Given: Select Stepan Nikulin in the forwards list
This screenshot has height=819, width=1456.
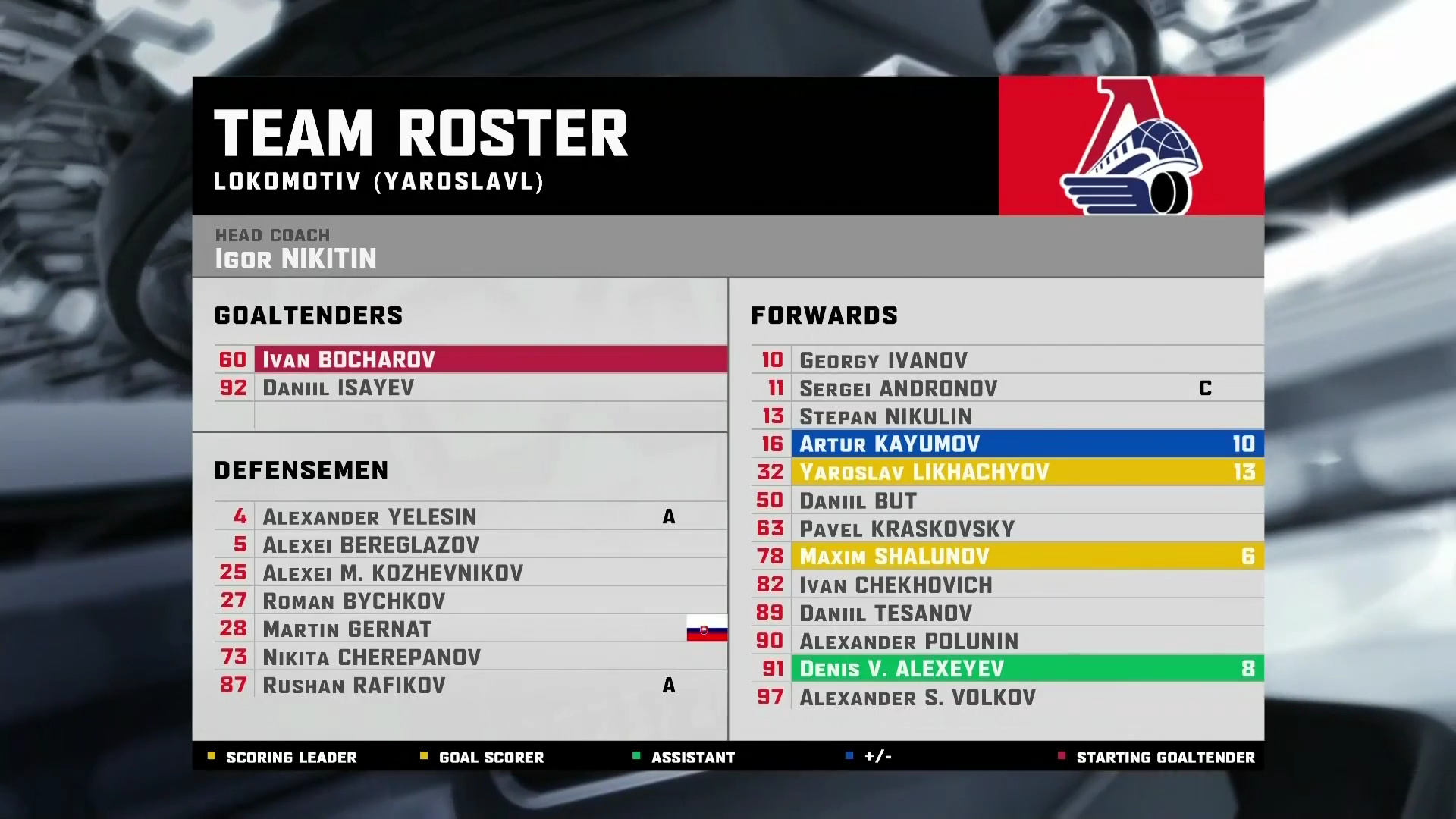Looking at the screenshot, I should 886,416.
